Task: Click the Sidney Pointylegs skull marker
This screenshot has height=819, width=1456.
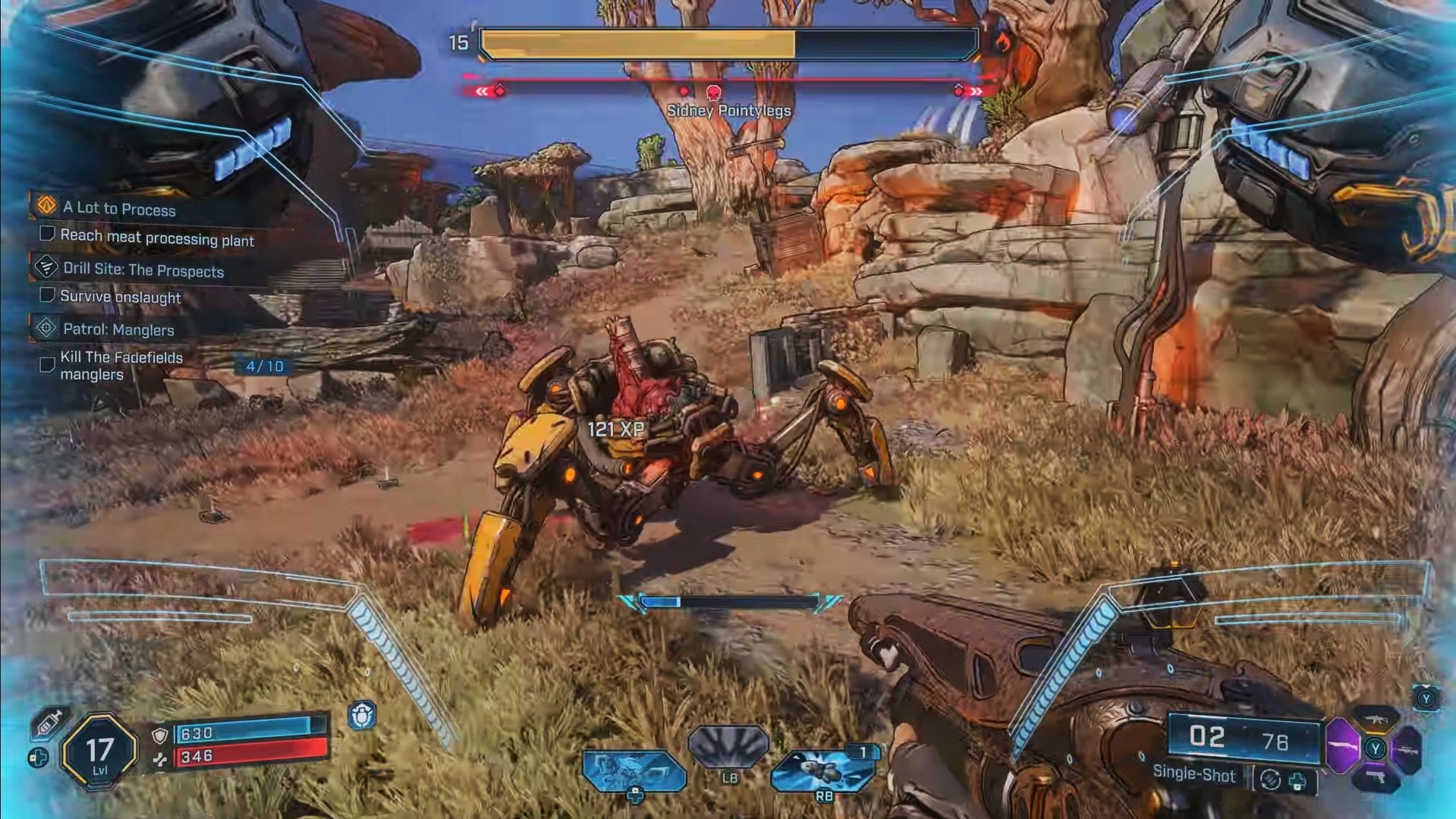Action: [x=713, y=93]
